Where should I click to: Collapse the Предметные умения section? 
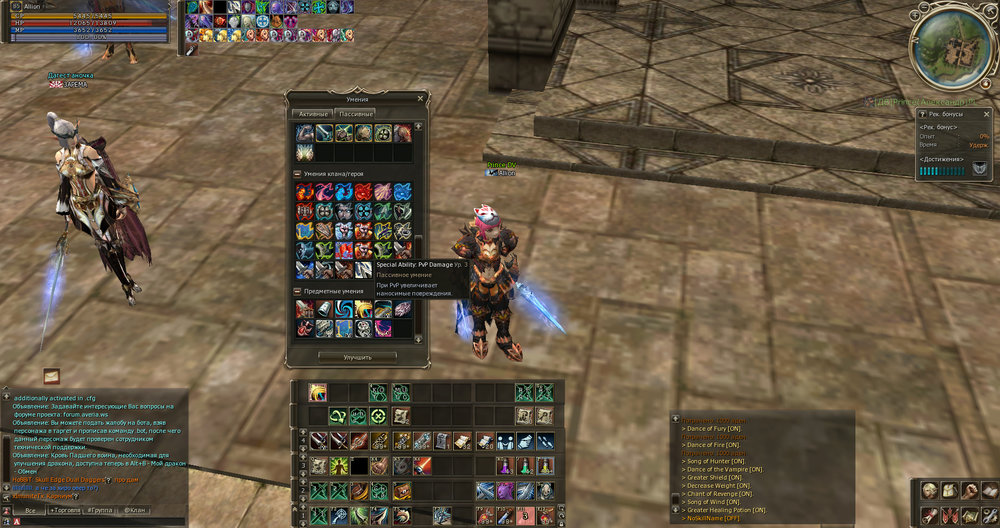click(297, 291)
